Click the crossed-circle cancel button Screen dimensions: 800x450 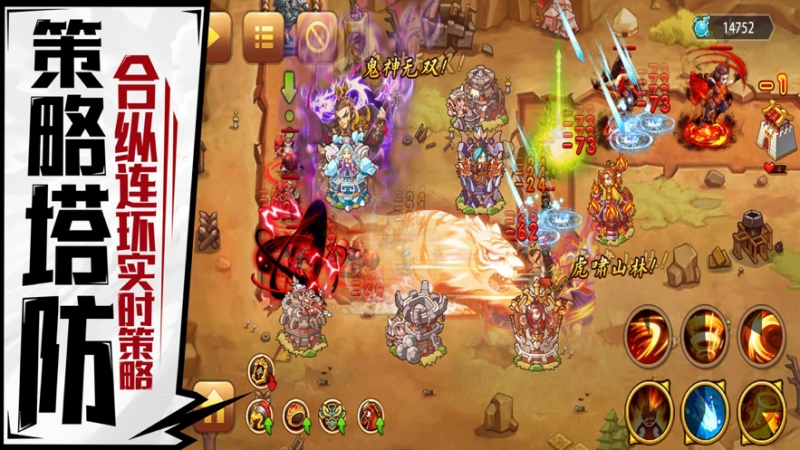[316, 38]
